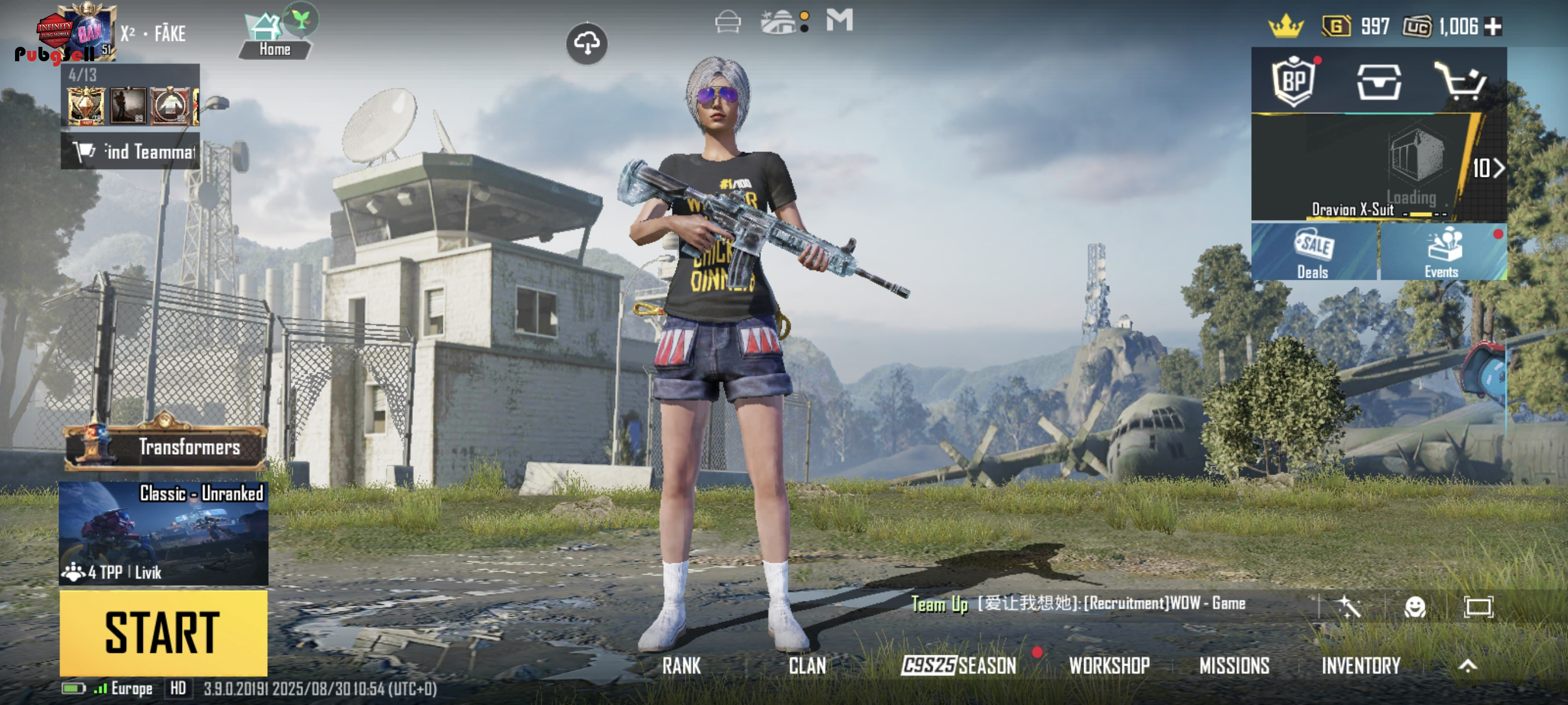This screenshot has height=705, width=1568.
Task: Open the Transformers event banner
Action: pos(165,447)
